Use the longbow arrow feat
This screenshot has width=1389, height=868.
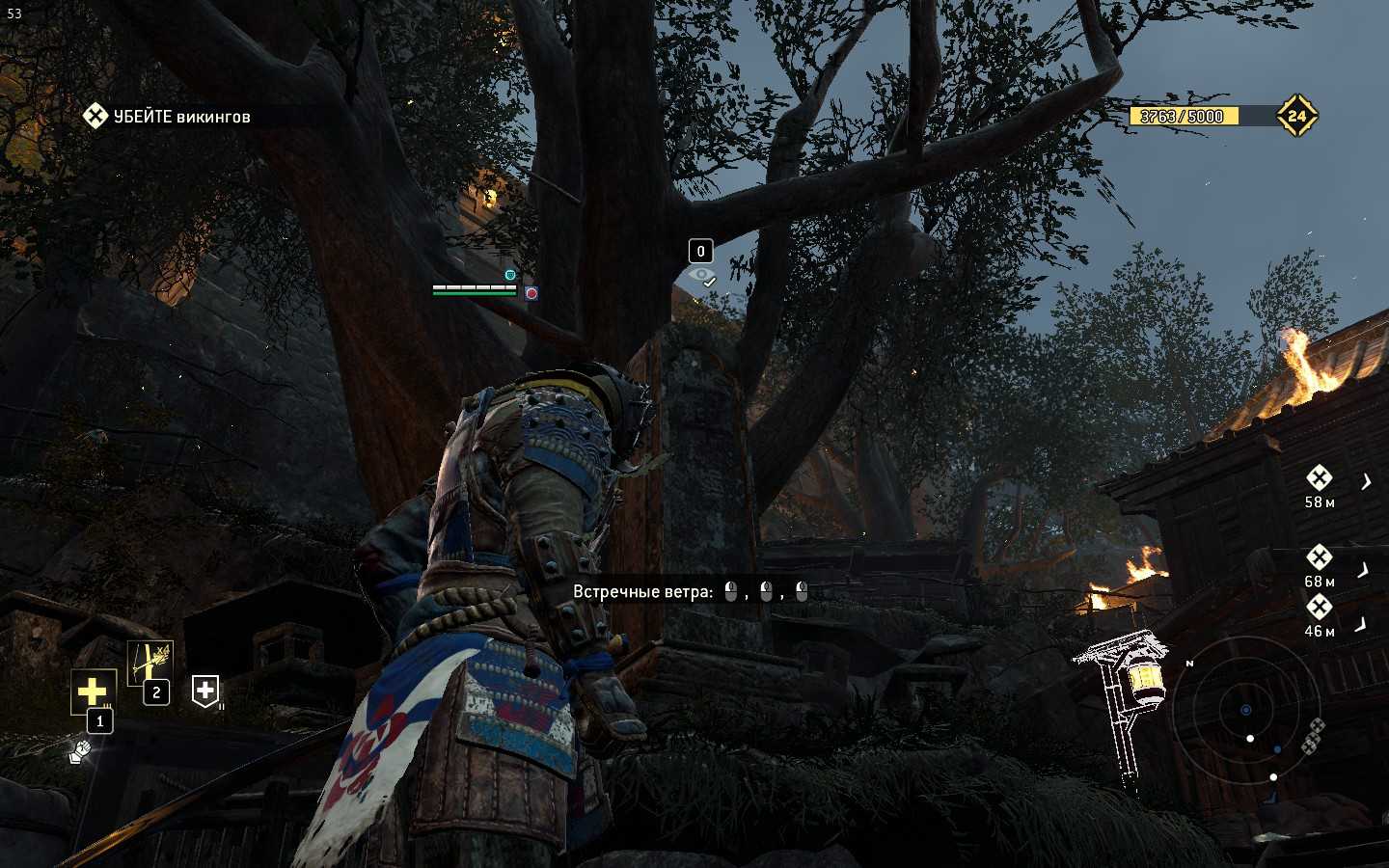[x=150, y=662]
